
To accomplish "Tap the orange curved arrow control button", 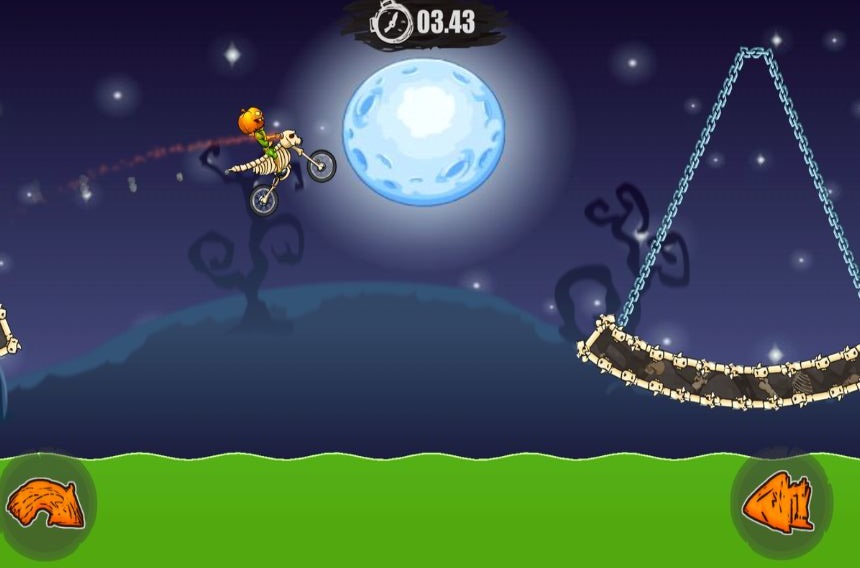I will (x=45, y=503).
